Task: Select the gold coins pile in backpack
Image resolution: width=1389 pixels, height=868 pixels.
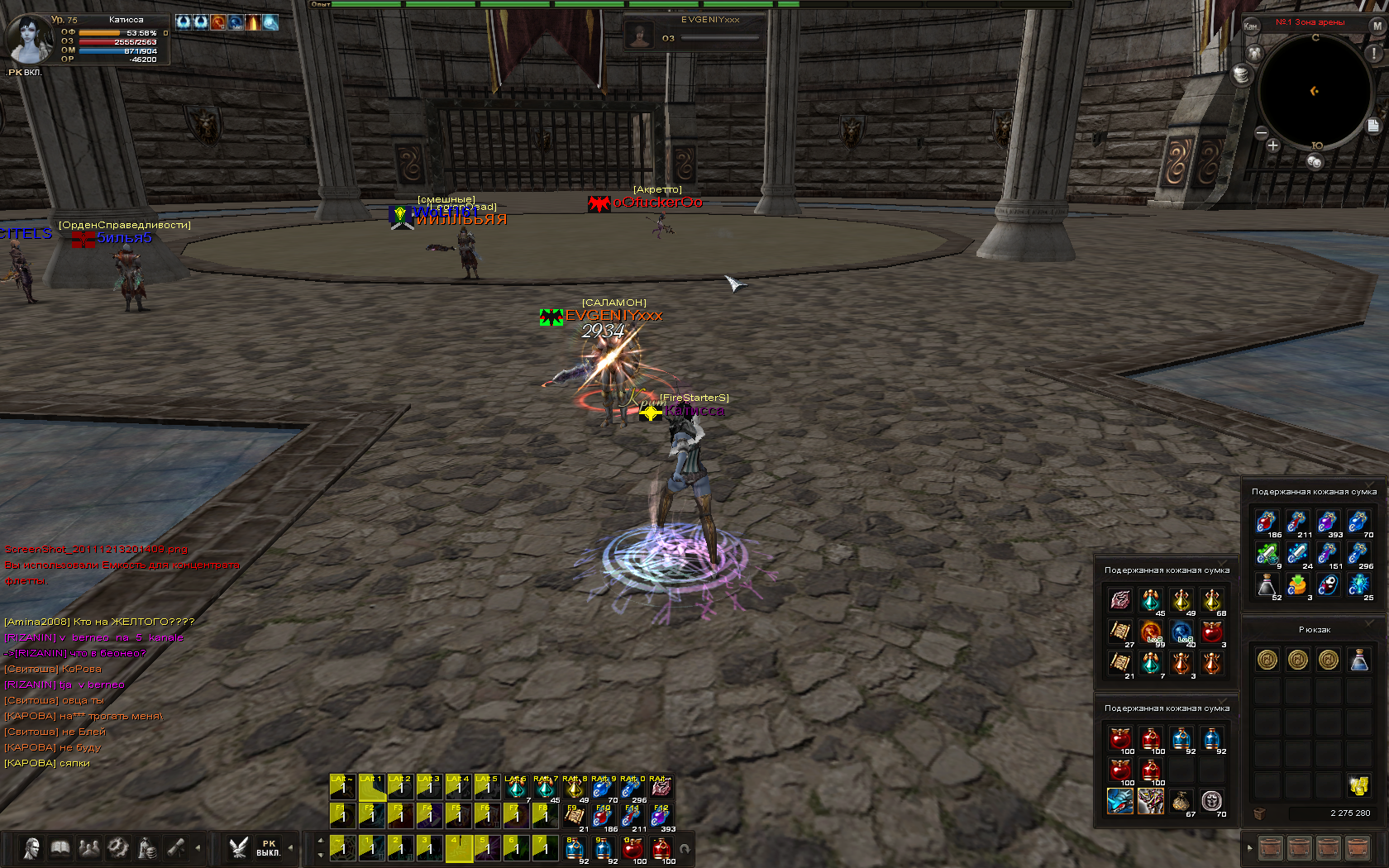Action: 1358,785
